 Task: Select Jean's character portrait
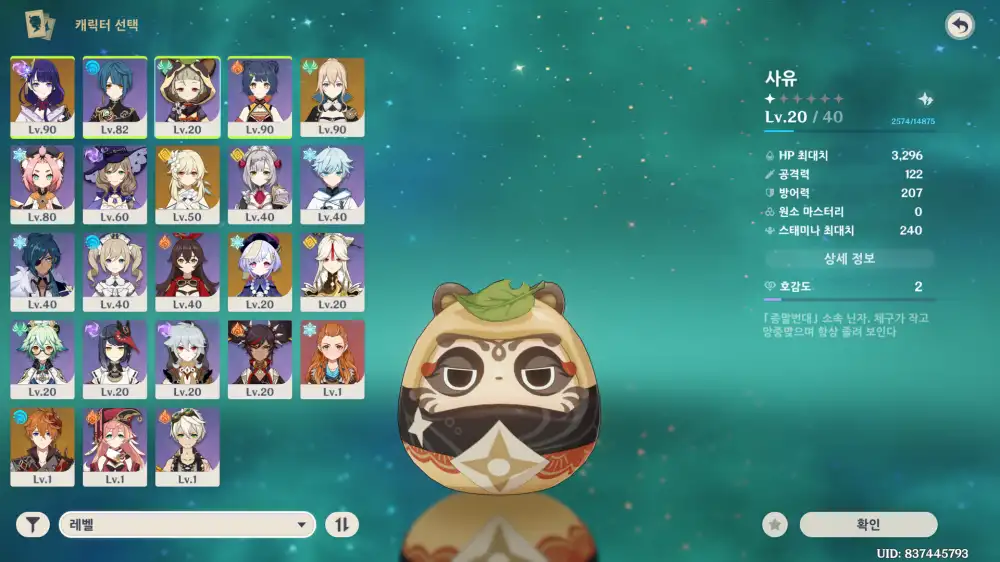tap(333, 97)
